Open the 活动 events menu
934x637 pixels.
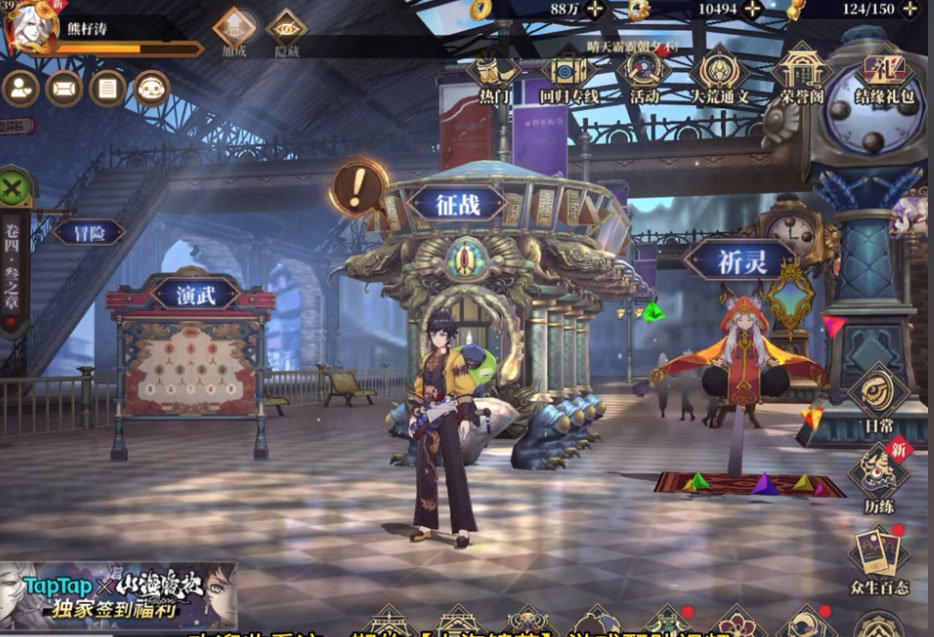pos(645,78)
